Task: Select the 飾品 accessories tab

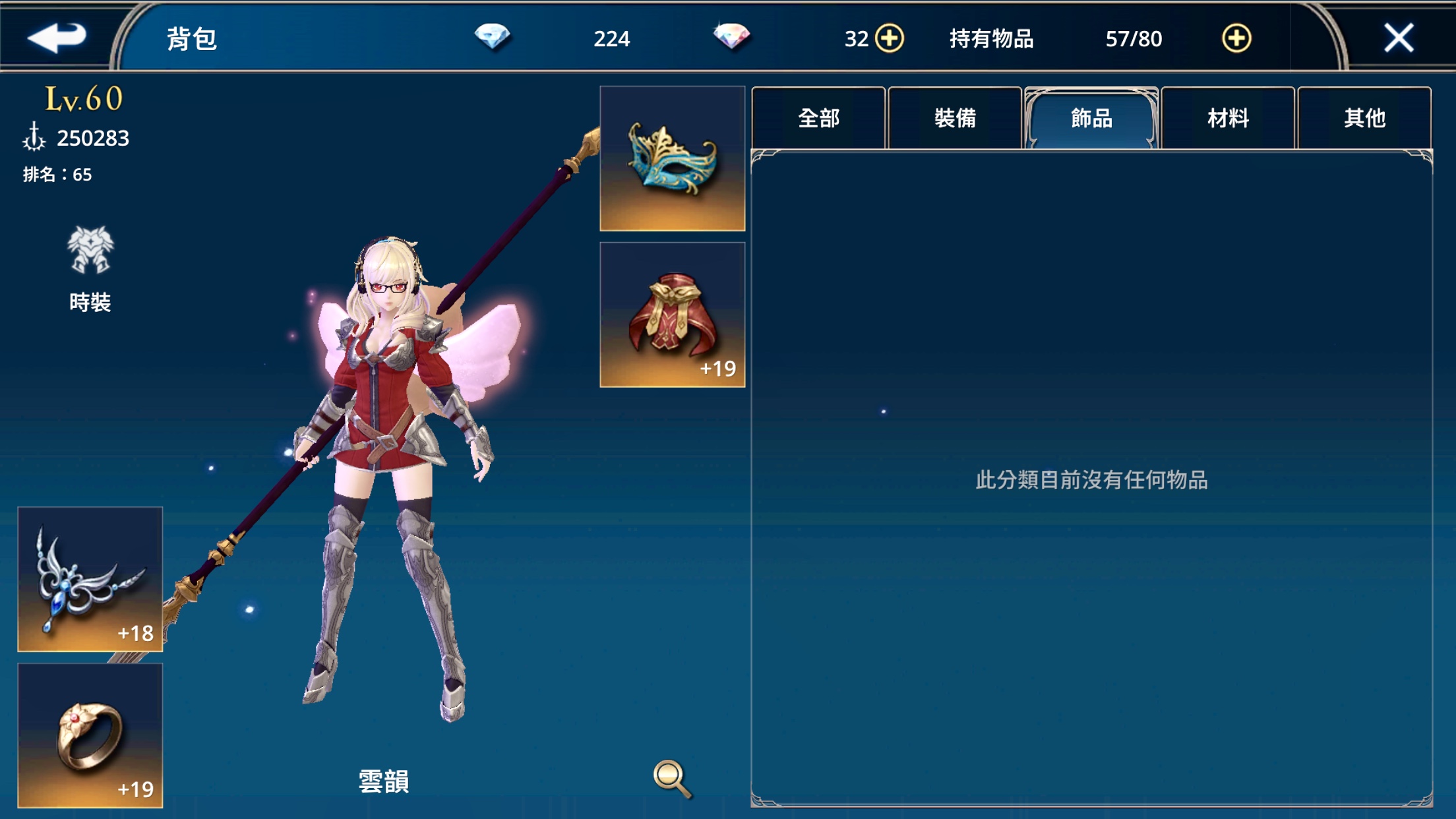Action: (1092, 117)
